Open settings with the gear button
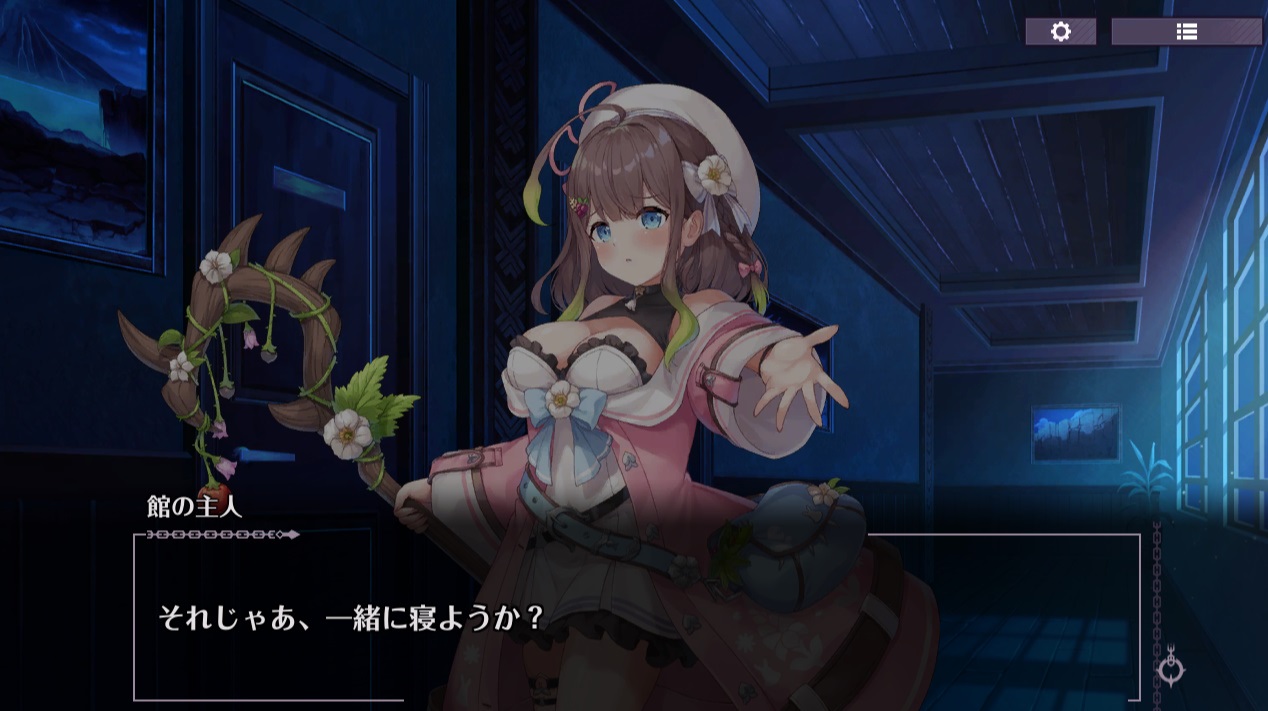Screen dimensions: 1268x711 pyautogui.click(x=1060, y=31)
